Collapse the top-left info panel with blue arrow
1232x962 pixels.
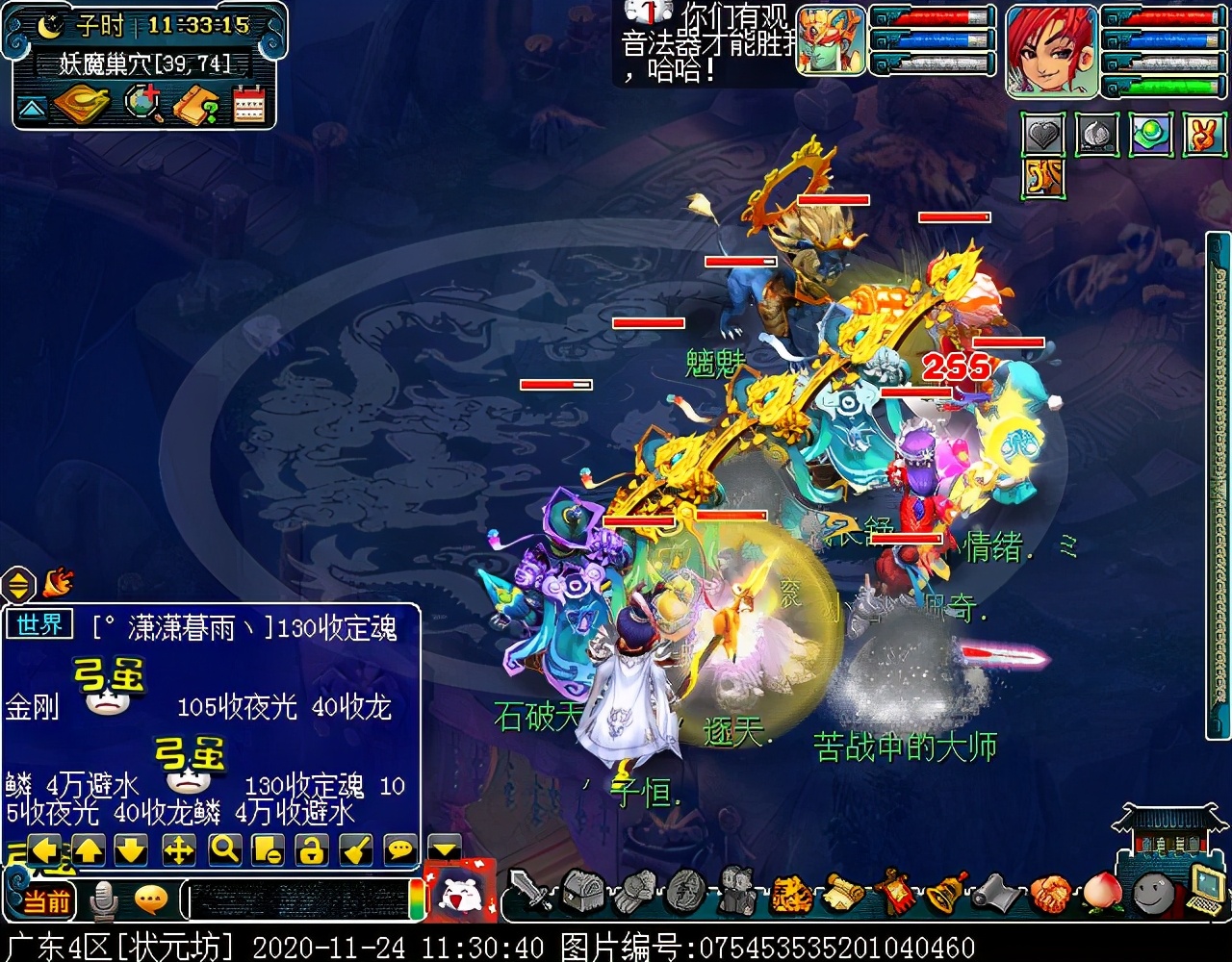pos(31,108)
